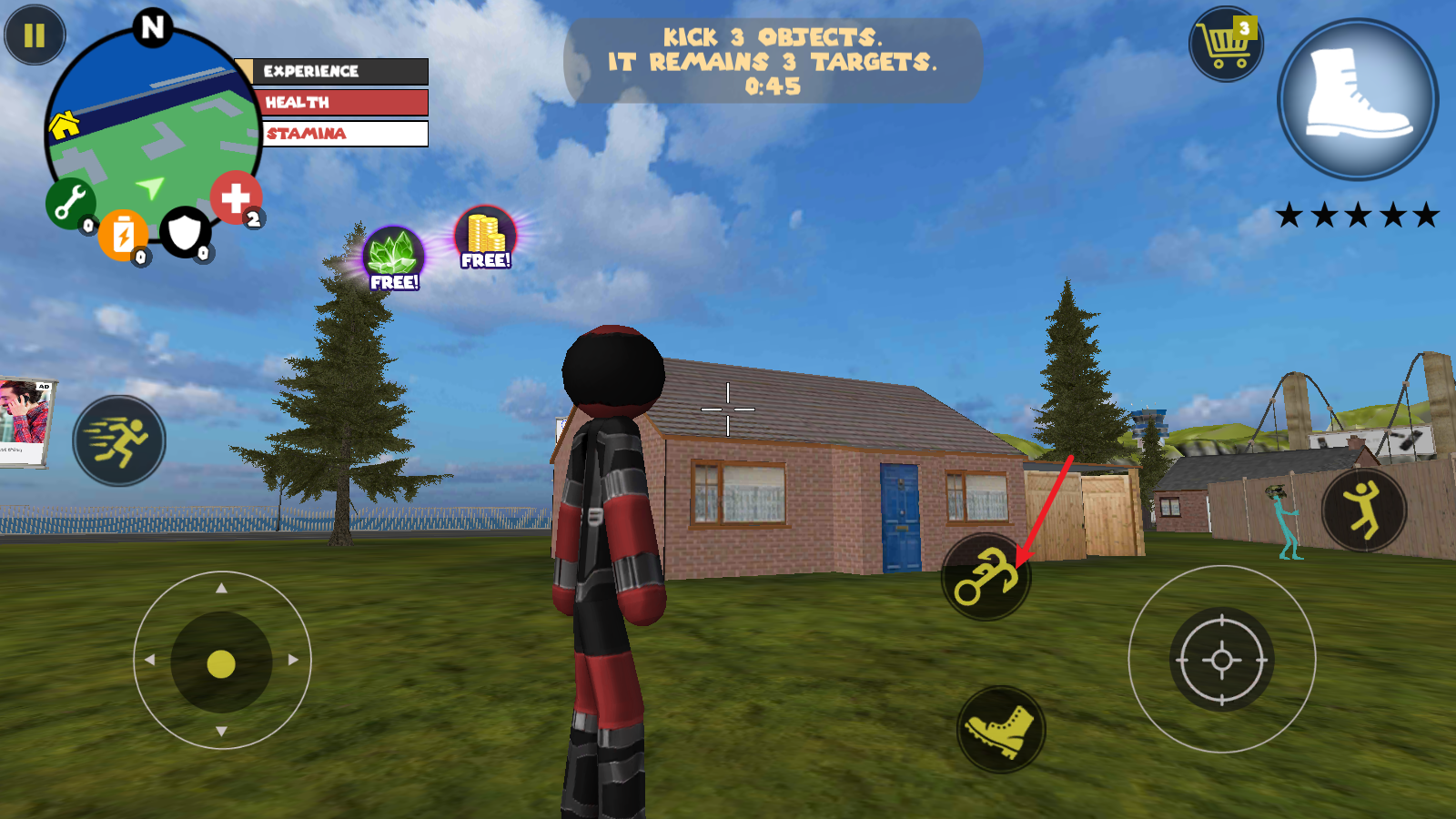Open the ad thumbnail on the left edge
The image size is (1456, 819).
(x=25, y=422)
